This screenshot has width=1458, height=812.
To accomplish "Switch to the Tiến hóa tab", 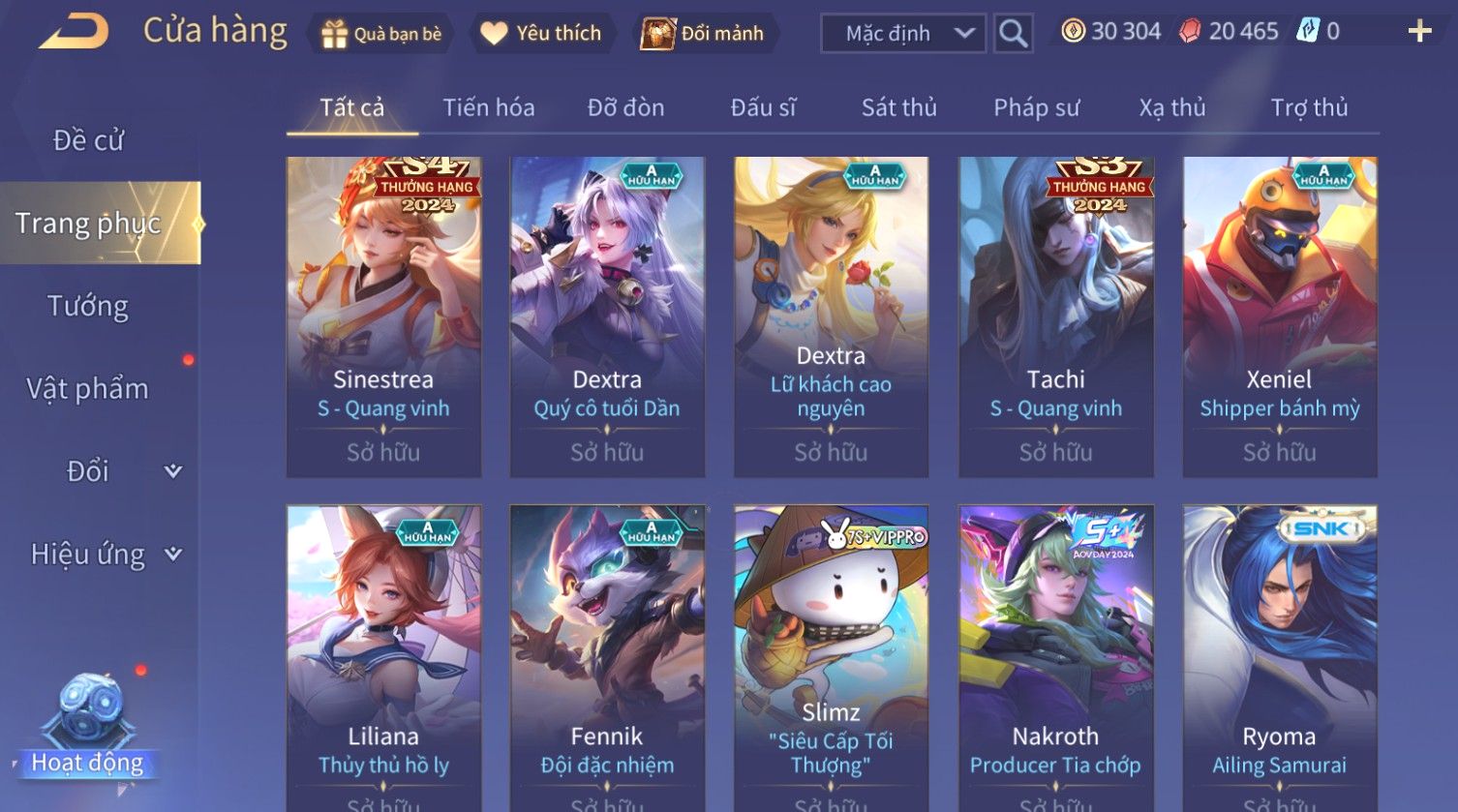I will pyautogui.click(x=489, y=107).
